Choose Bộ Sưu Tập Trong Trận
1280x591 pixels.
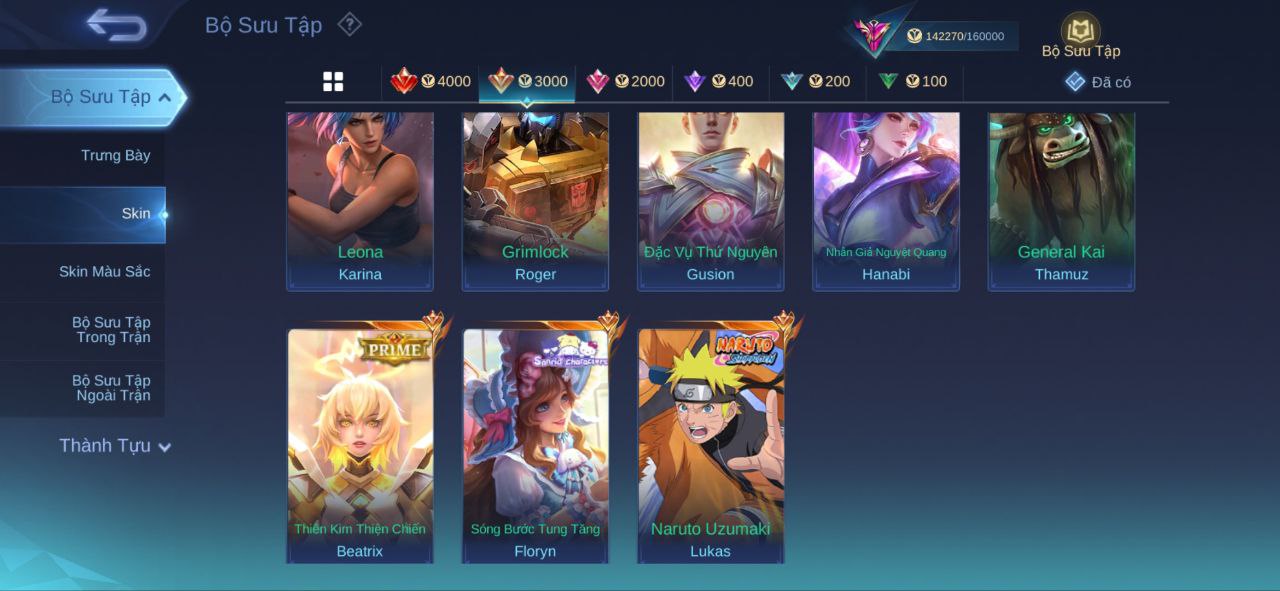tap(111, 329)
